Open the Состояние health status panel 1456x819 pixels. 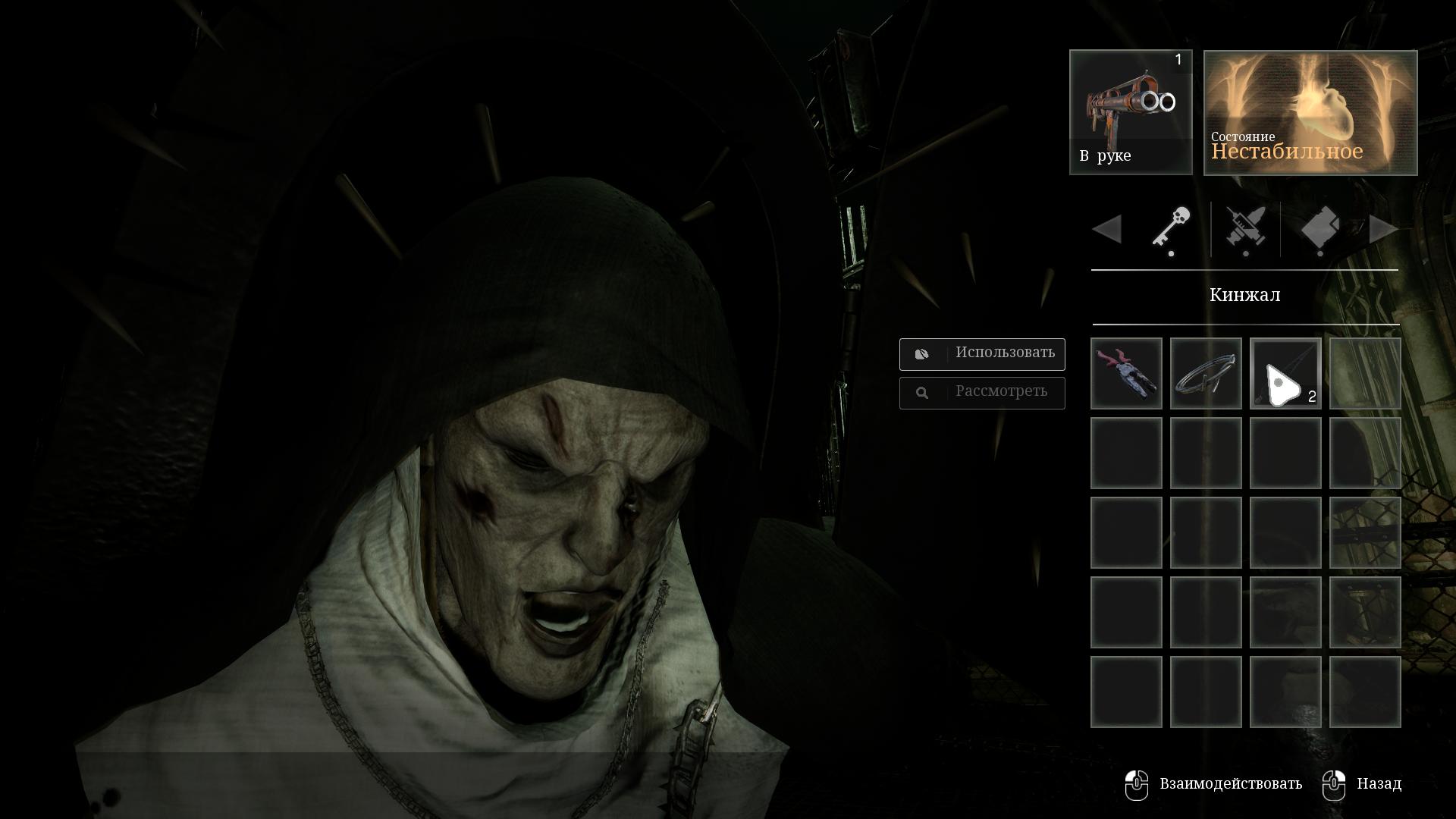coord(1310,113)
